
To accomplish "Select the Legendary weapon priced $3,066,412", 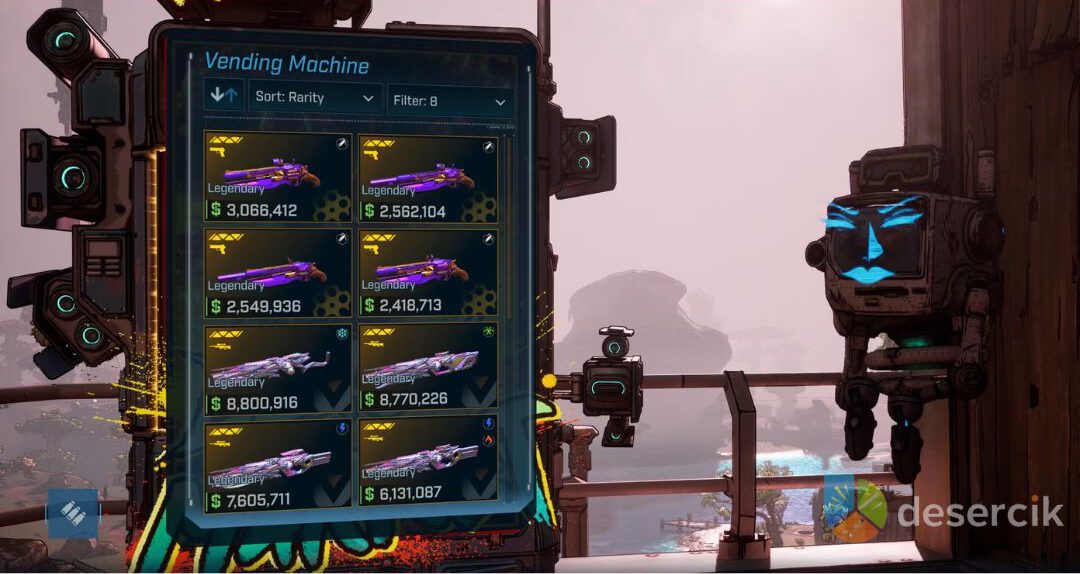I will [278, 177].
